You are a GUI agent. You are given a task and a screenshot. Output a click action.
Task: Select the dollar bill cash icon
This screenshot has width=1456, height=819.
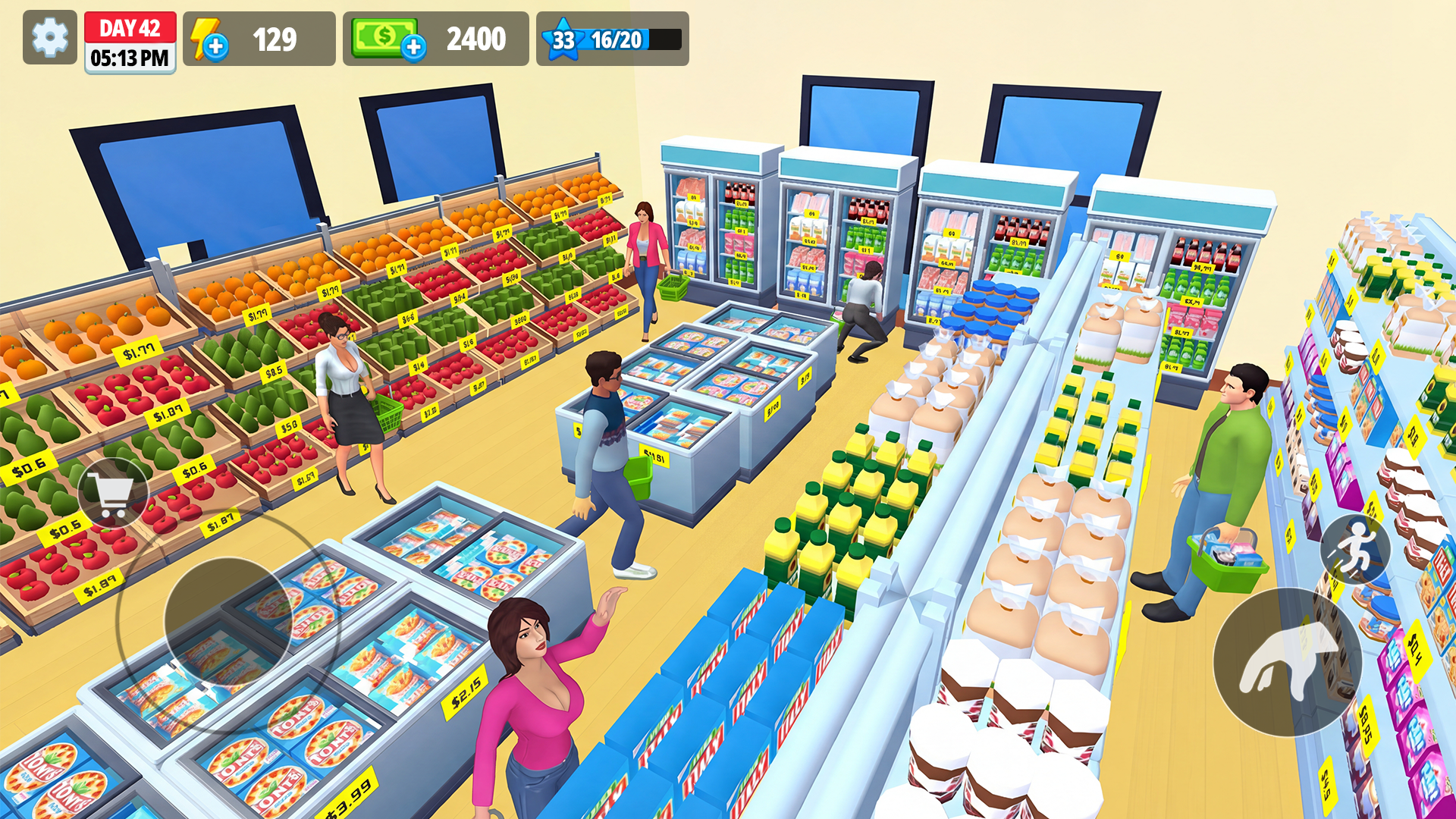point(381,37)
